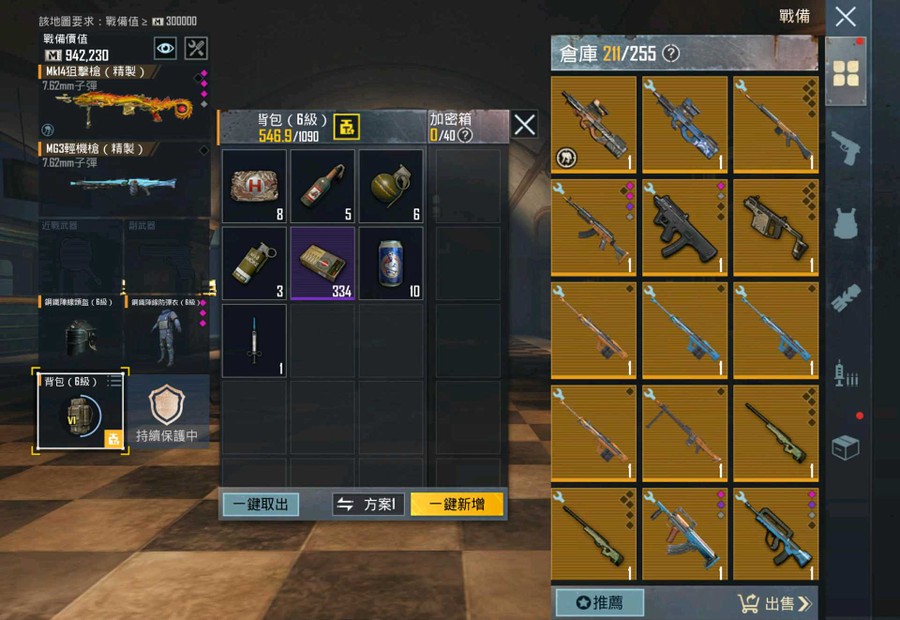The image size is (900, 620).
Task: Click the yellow 一鍵新增 button
Action: 457,504
